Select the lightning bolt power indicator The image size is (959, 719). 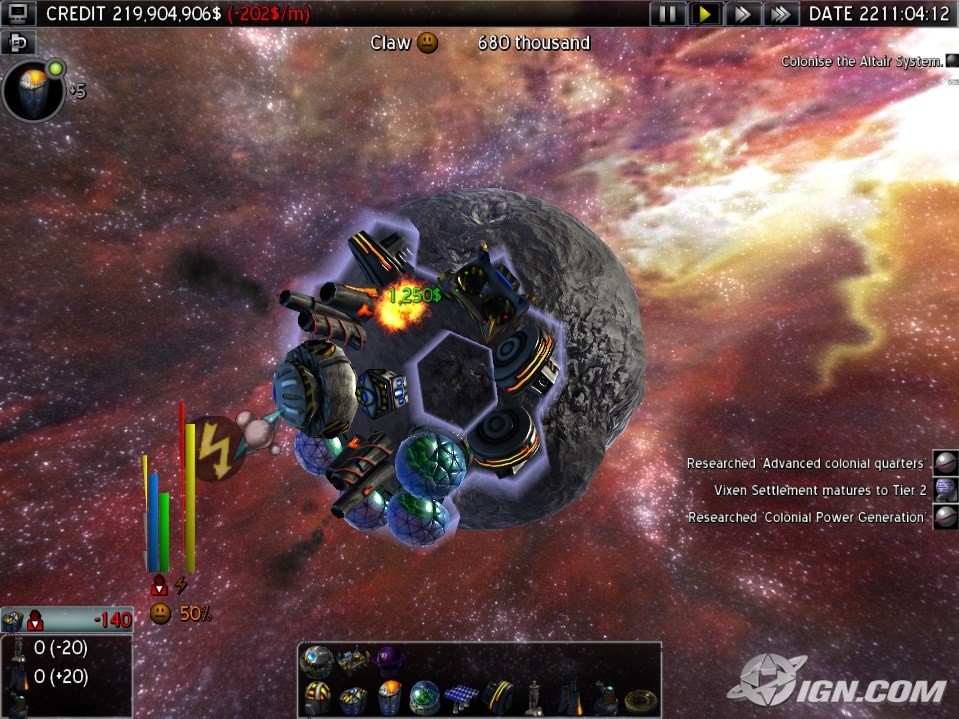214,447
